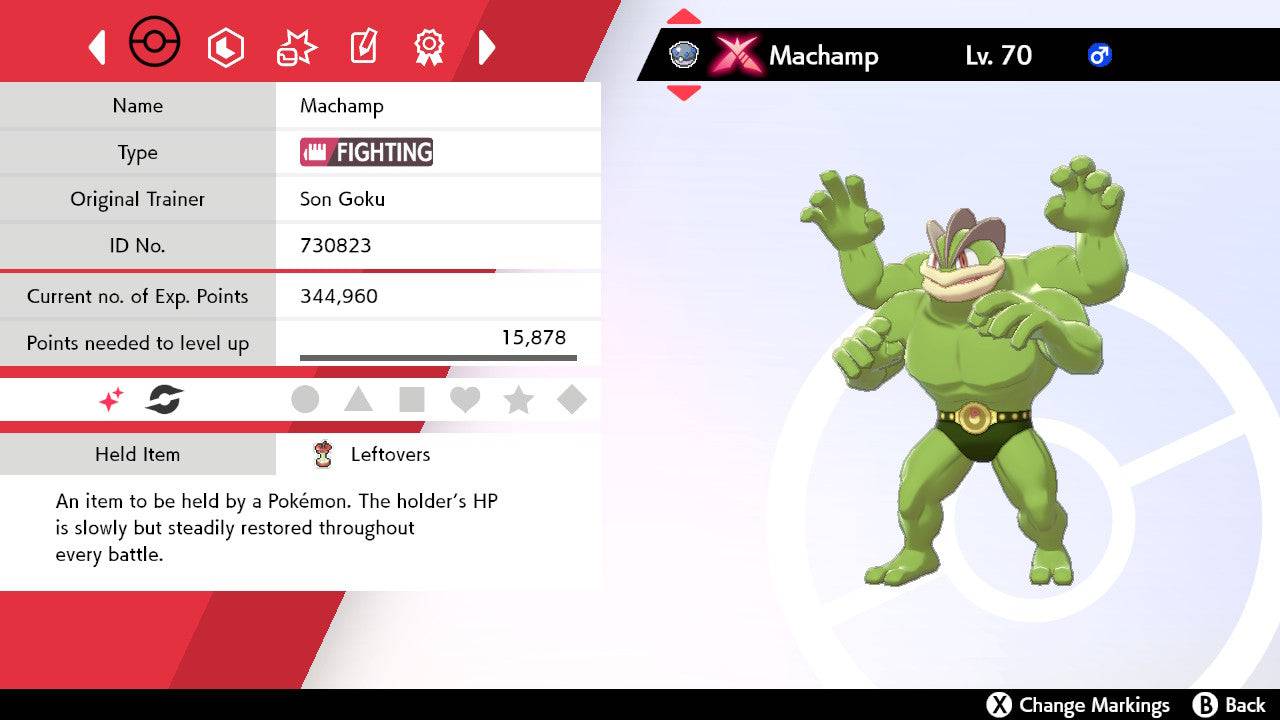The height and width of the screenshot is (720, 1280).
Task: Toggle the heart marking
Action: coord(465,400)
